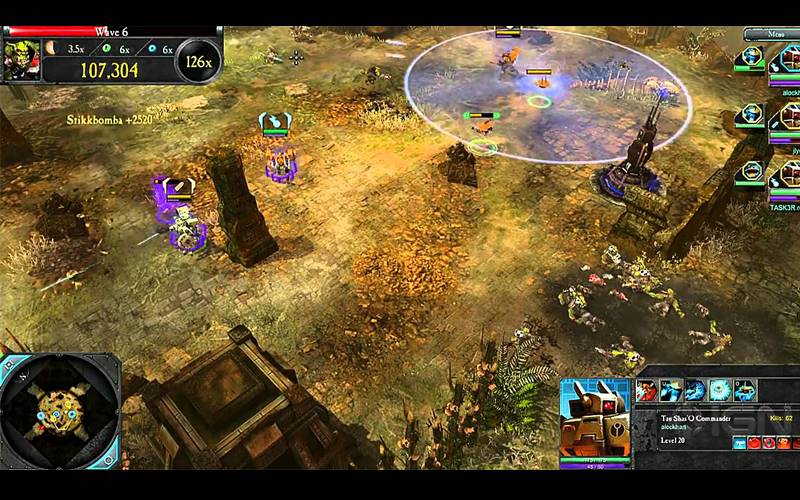Select the alockhart teammate portrait
The height and width of the screenshot is (500, 800).
(785, 58)
